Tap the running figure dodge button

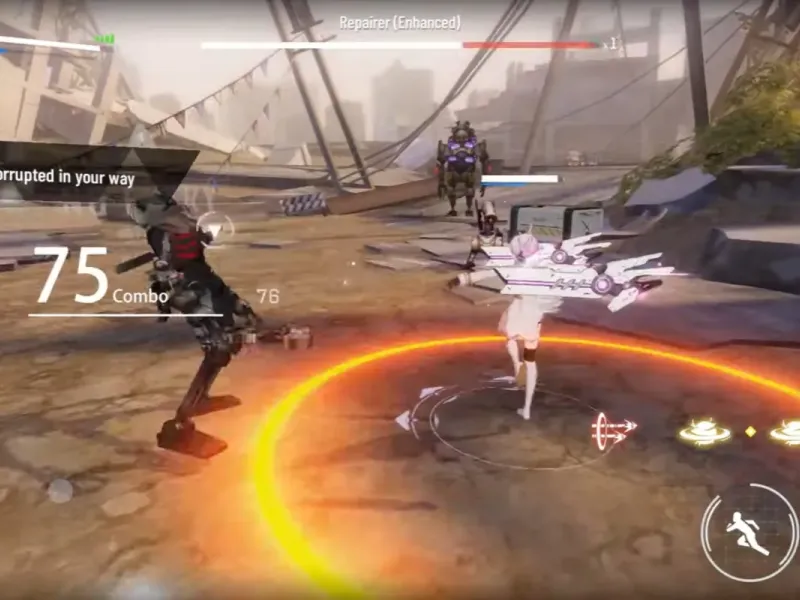click(749, 533)
